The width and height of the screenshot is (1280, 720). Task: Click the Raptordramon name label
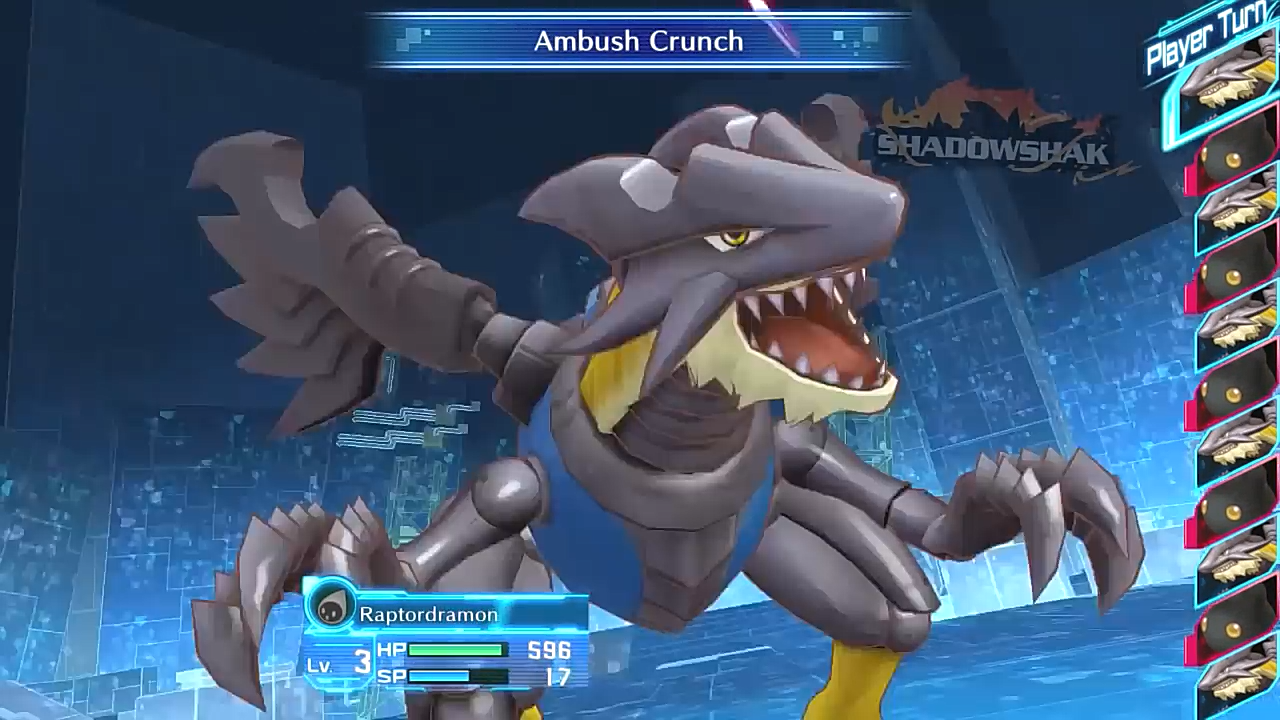tap(430, 615)
